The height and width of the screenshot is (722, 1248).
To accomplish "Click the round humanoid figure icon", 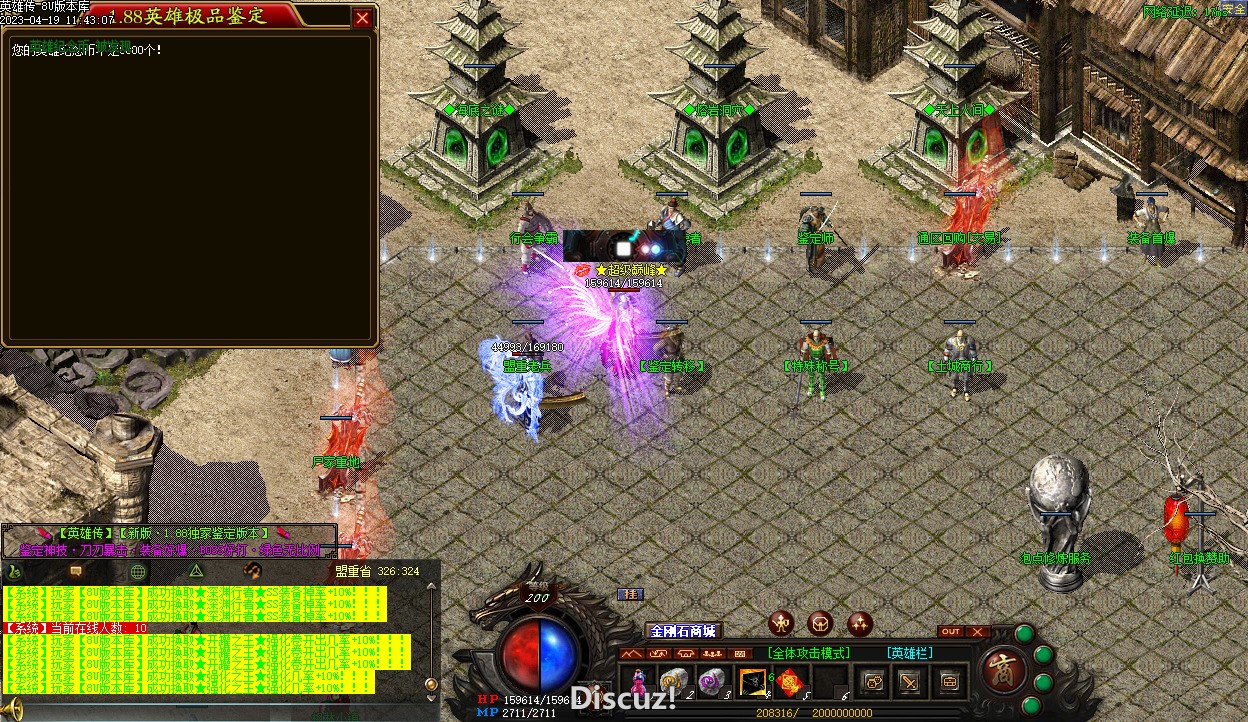I will [782, 624].
